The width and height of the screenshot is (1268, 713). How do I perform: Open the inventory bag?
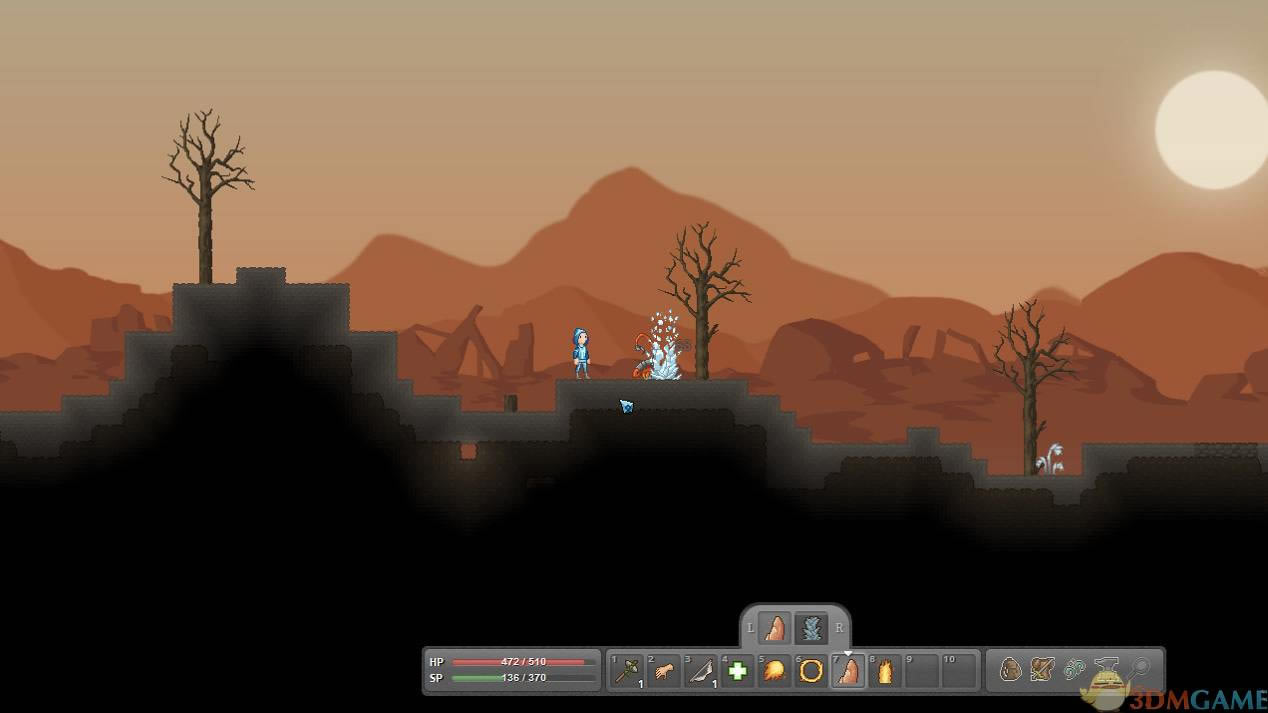(1010, 669)
